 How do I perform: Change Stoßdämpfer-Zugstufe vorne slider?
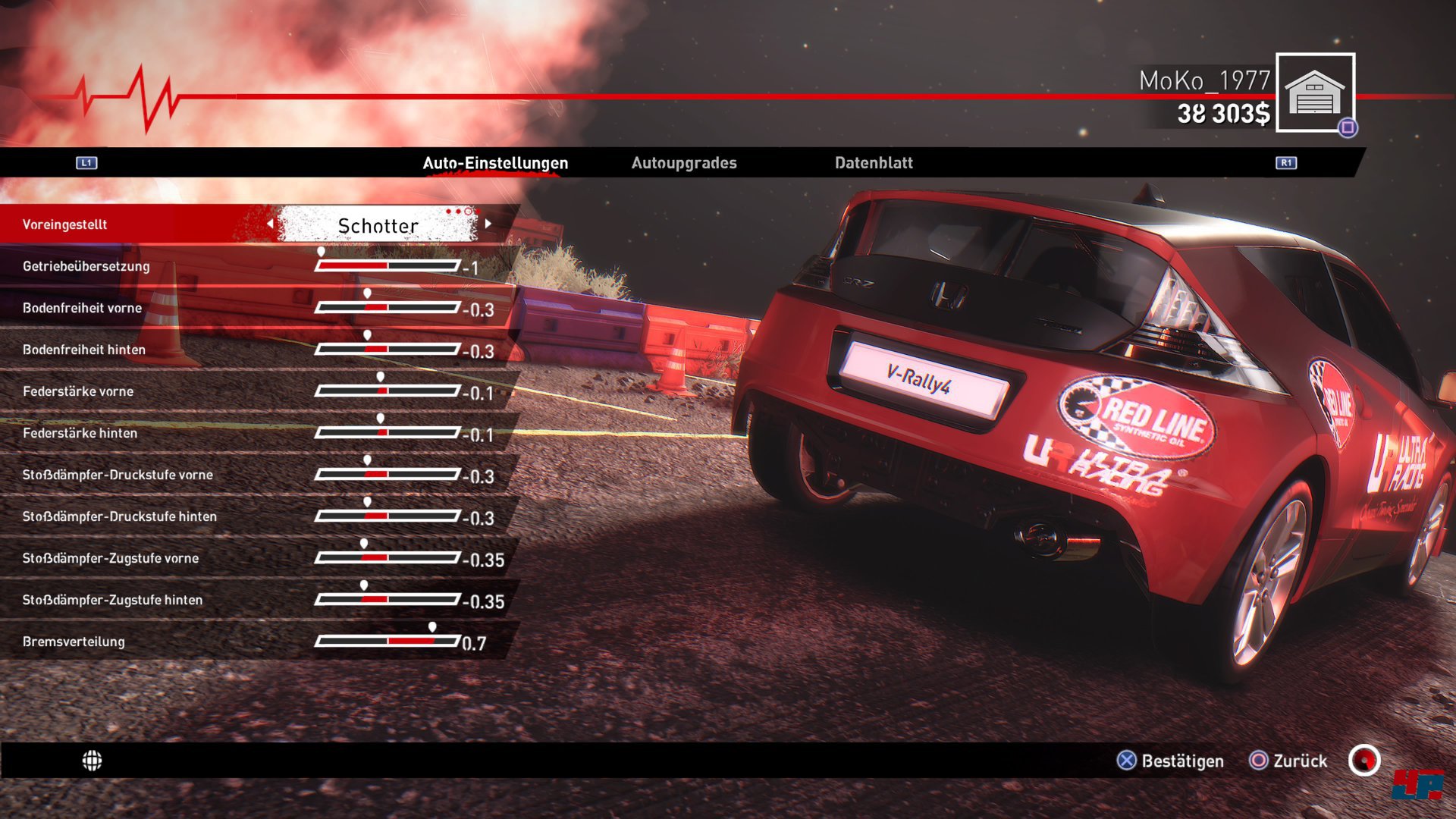click(388, 558)
